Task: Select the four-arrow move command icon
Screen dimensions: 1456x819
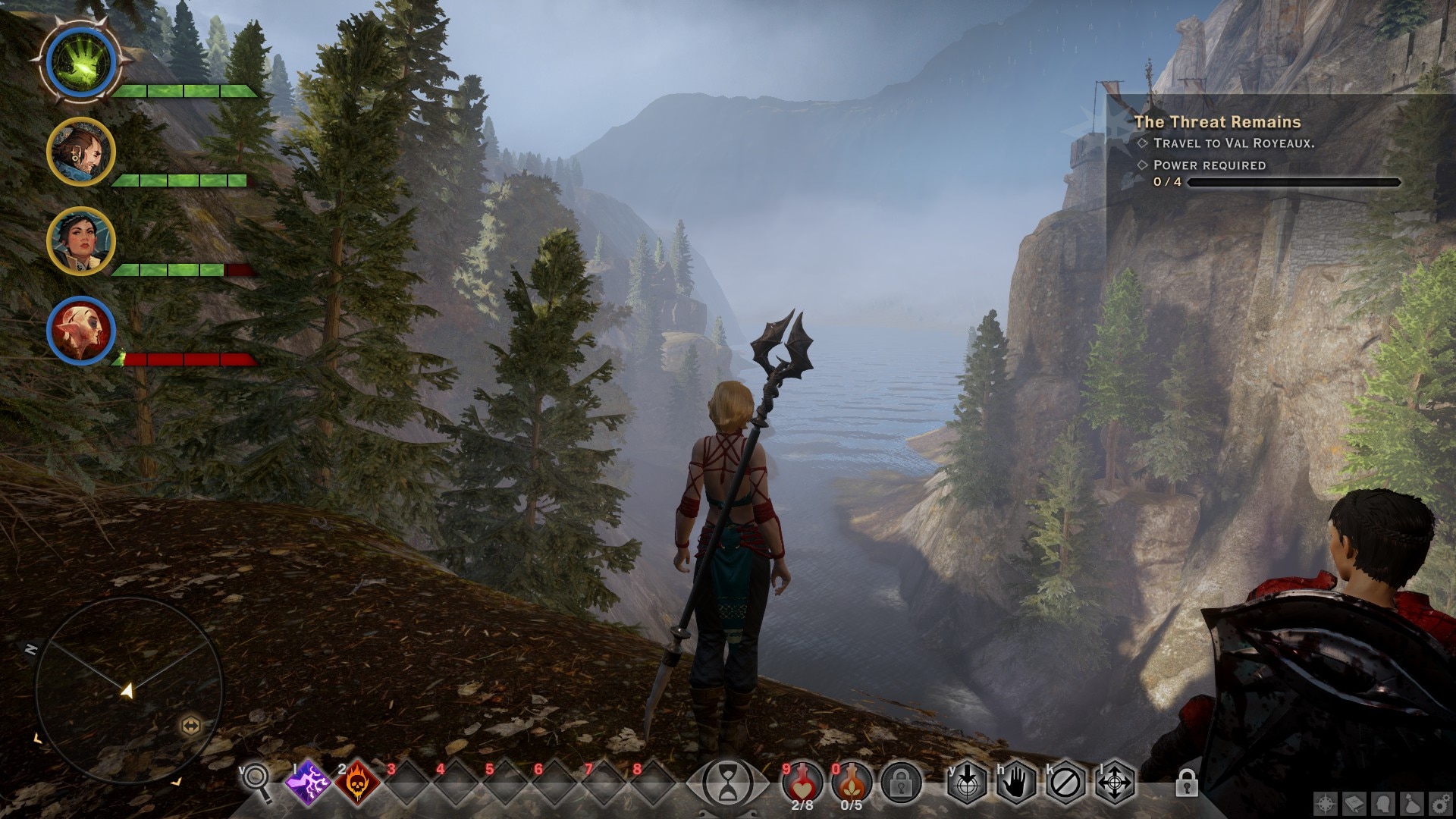Action: (1115, 781)
